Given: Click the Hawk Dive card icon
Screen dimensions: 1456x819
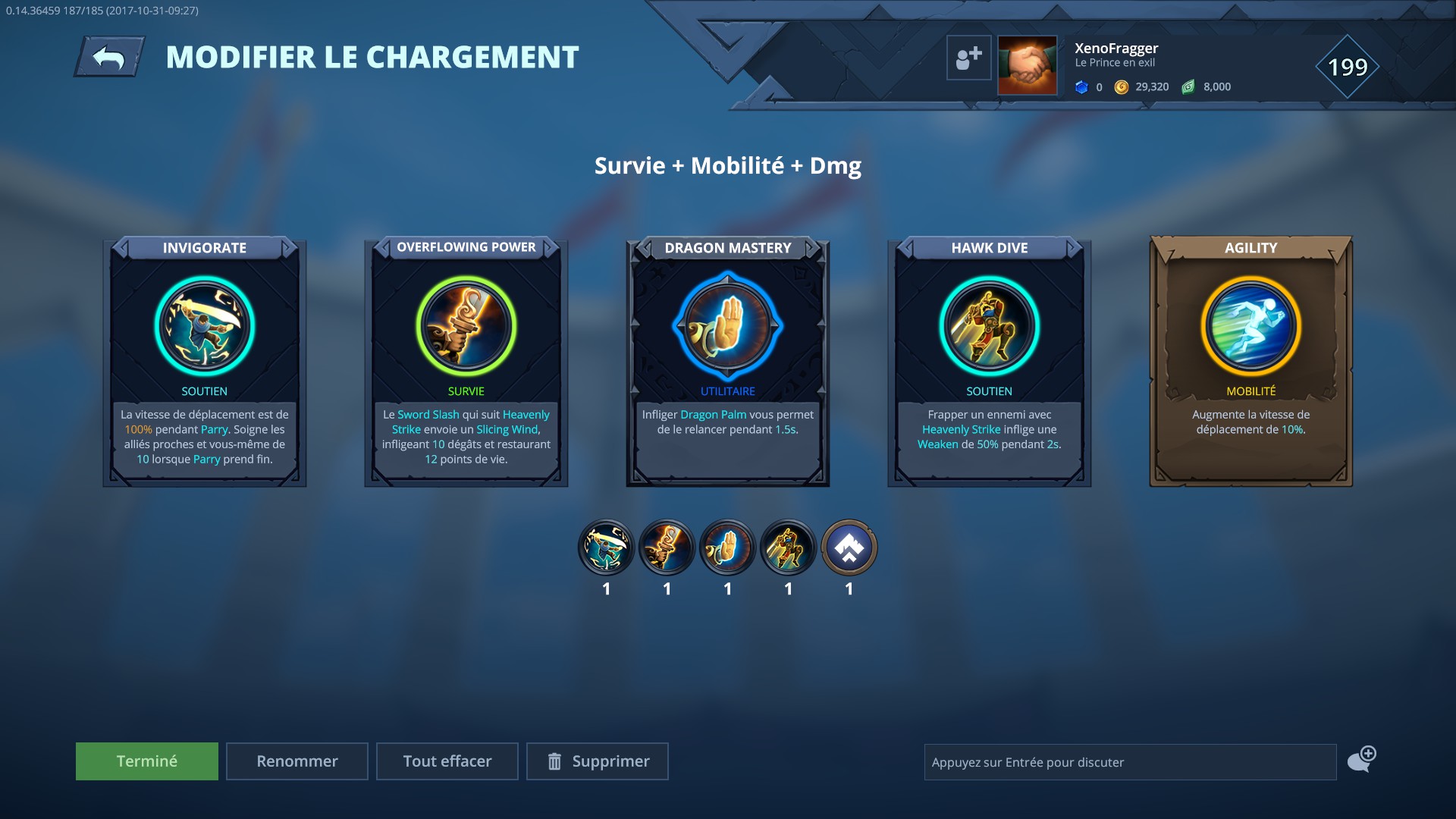Looking at the screenshot, I should 989,325.
